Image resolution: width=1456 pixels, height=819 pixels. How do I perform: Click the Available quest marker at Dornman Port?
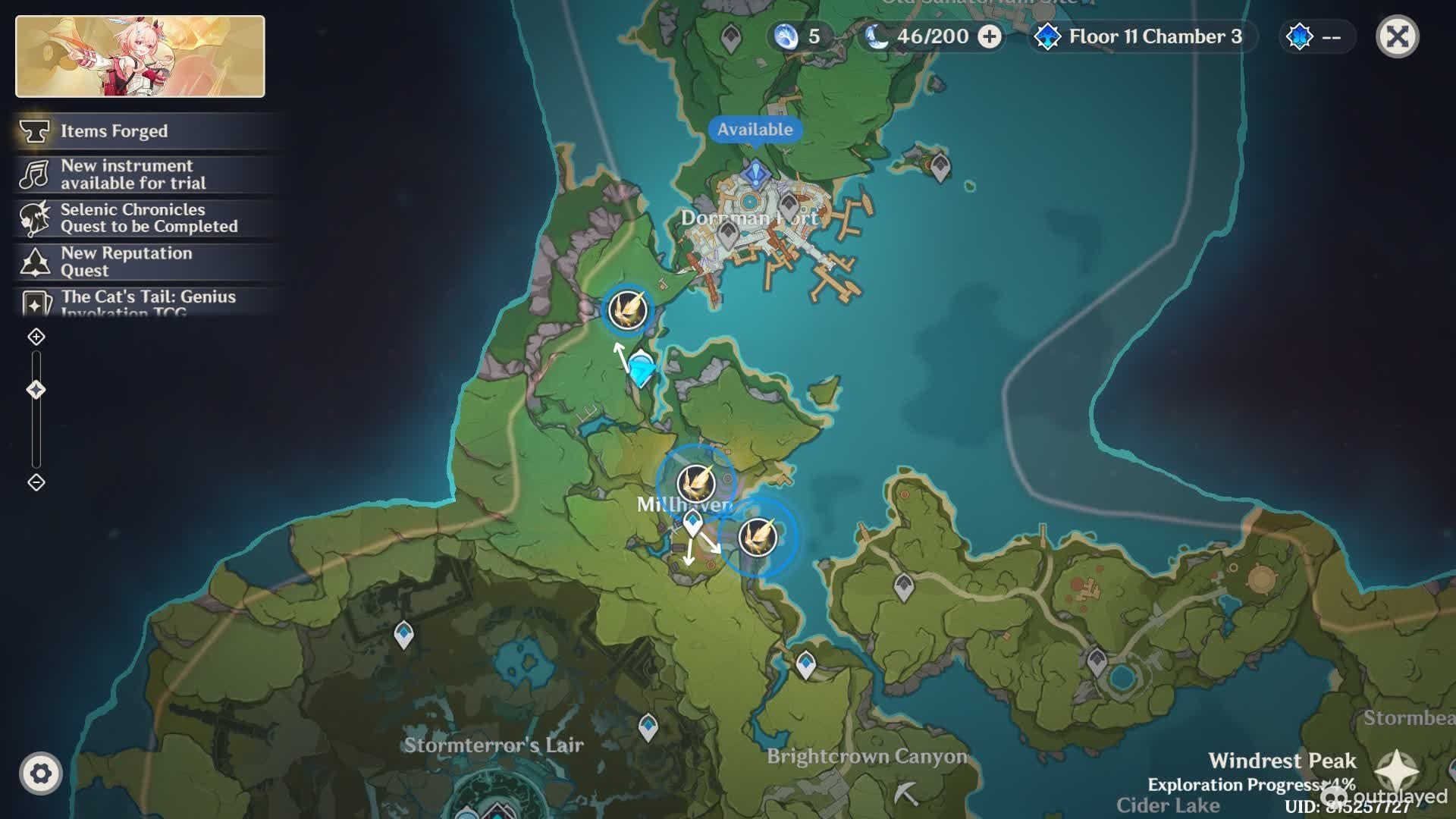pos(755,173)
